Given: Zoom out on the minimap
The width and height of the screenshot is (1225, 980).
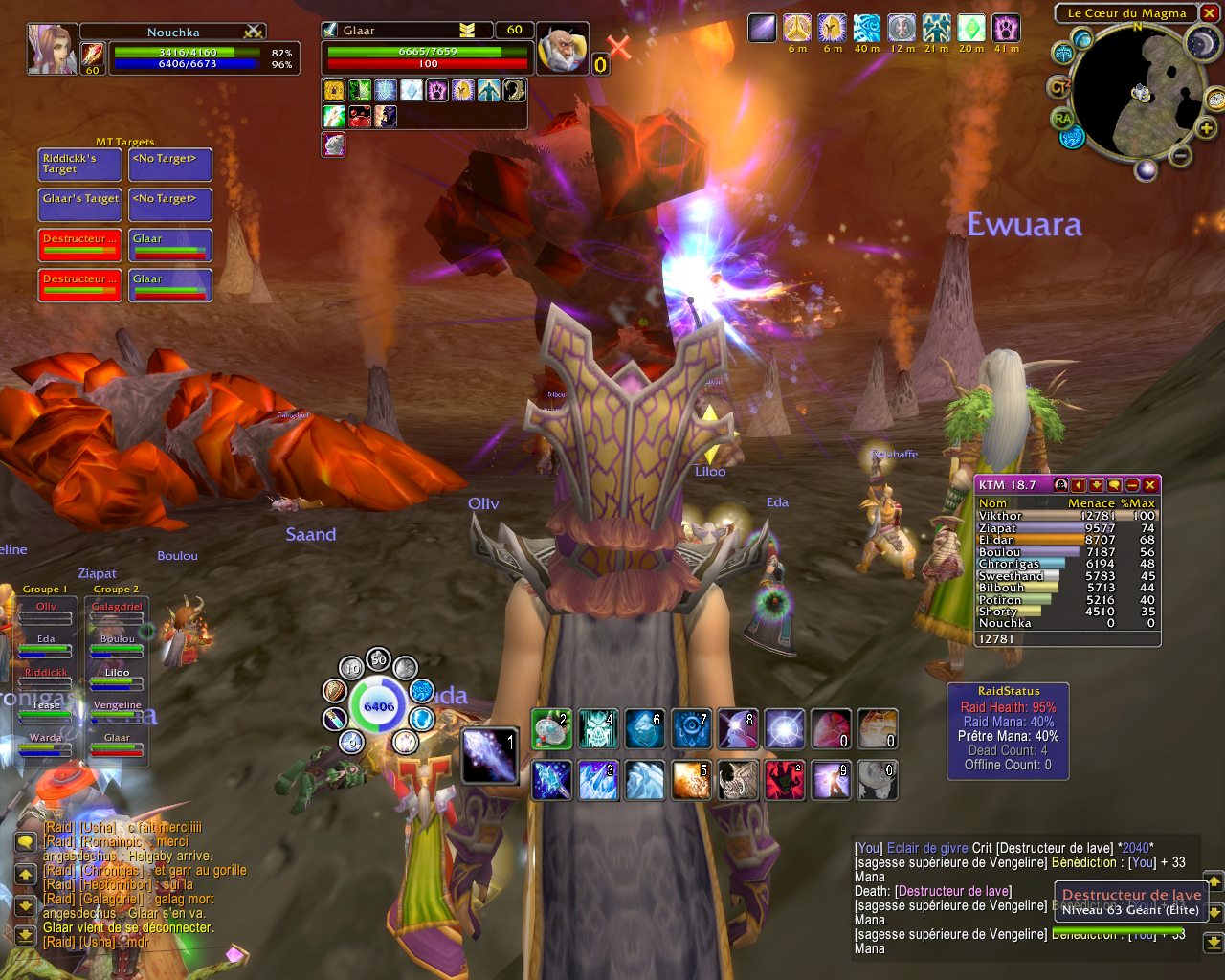Looking at the screenshot, I should click(x=1181, y=155).
